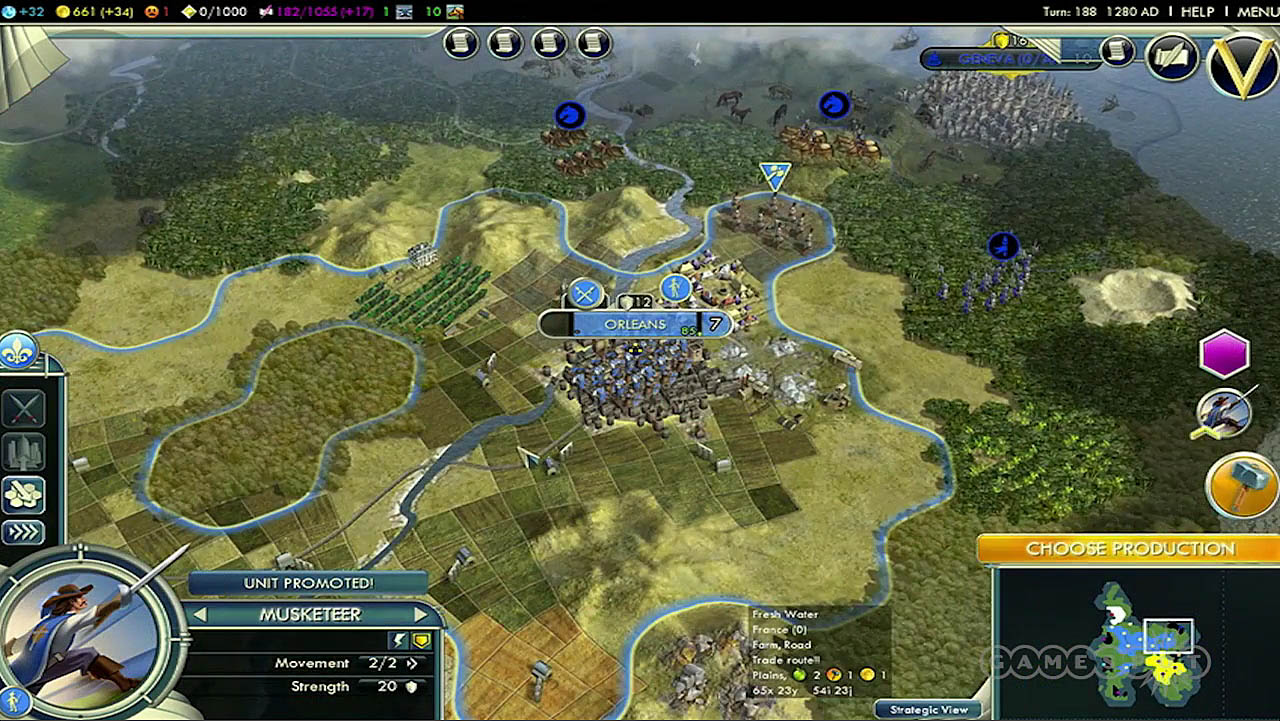Viewport: 1280px width, 721px height.
Task: Click the fleur-de-lis France emblem
Action: pos(18,351)
